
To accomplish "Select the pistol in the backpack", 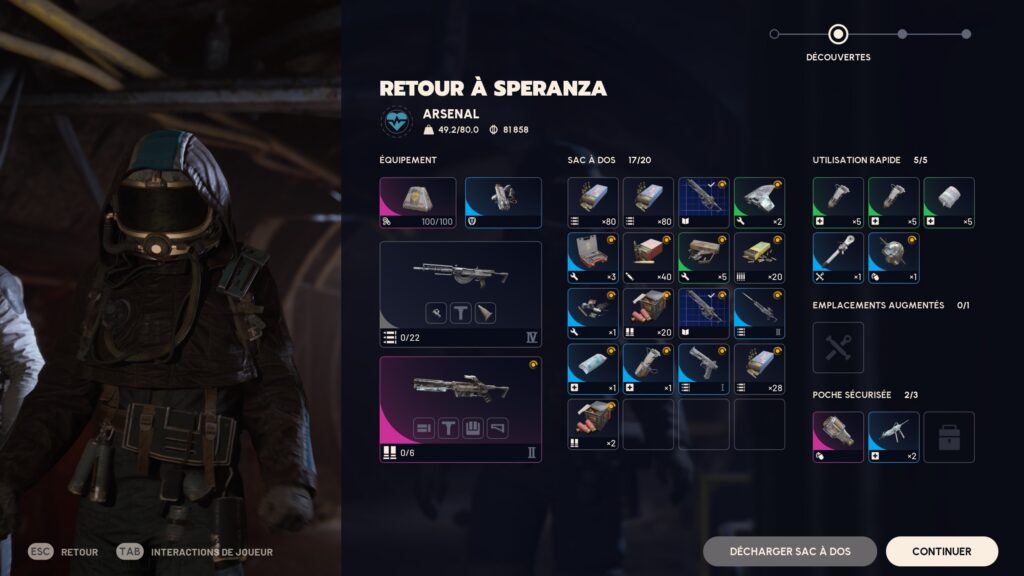I will coord(704,369).
